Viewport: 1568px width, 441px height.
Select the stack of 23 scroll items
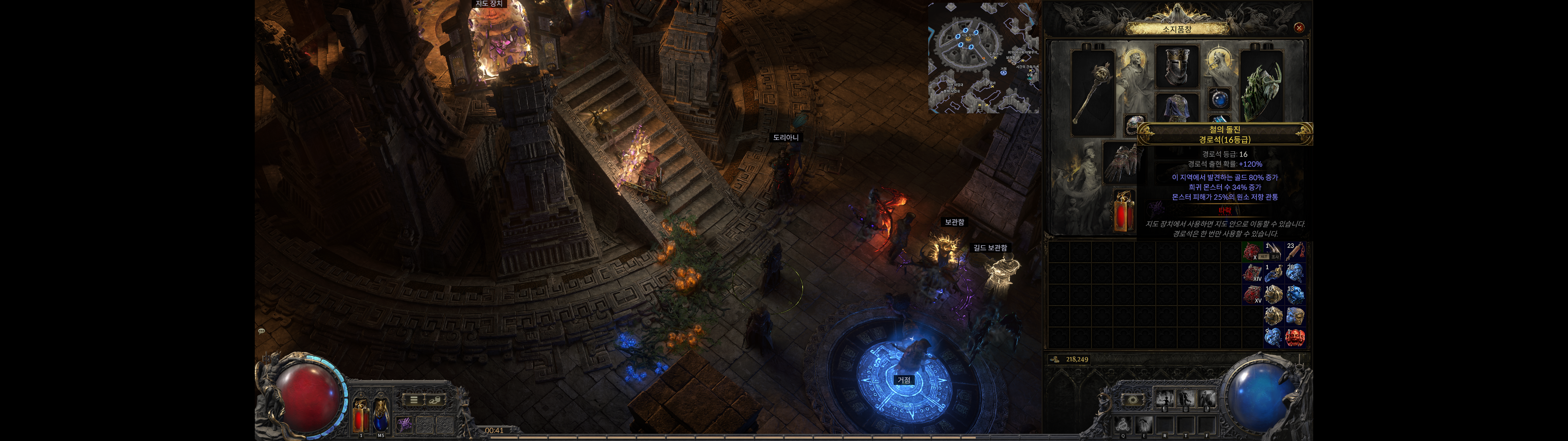pos(1295,251)
